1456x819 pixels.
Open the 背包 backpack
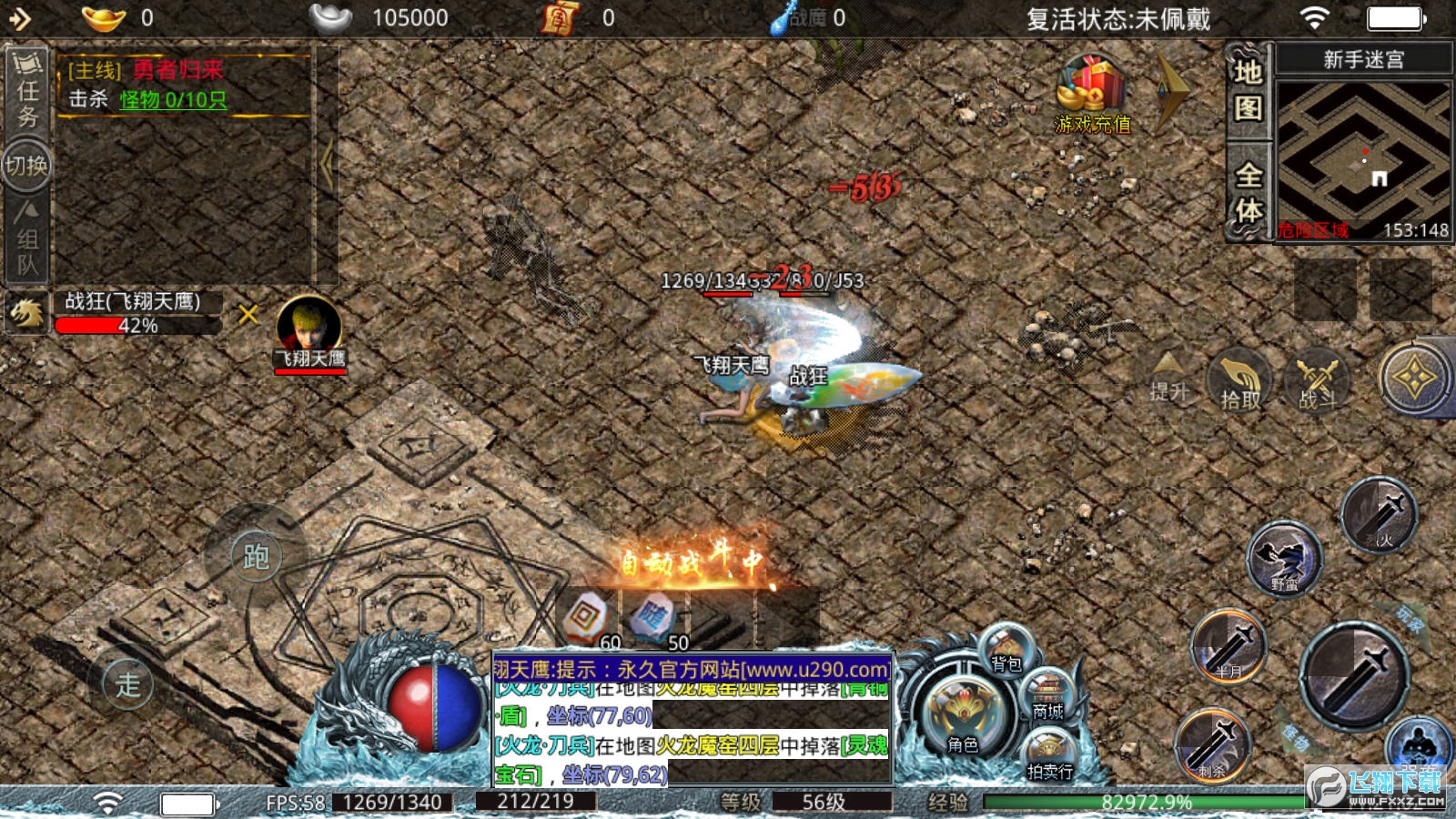pos(1006,651)
